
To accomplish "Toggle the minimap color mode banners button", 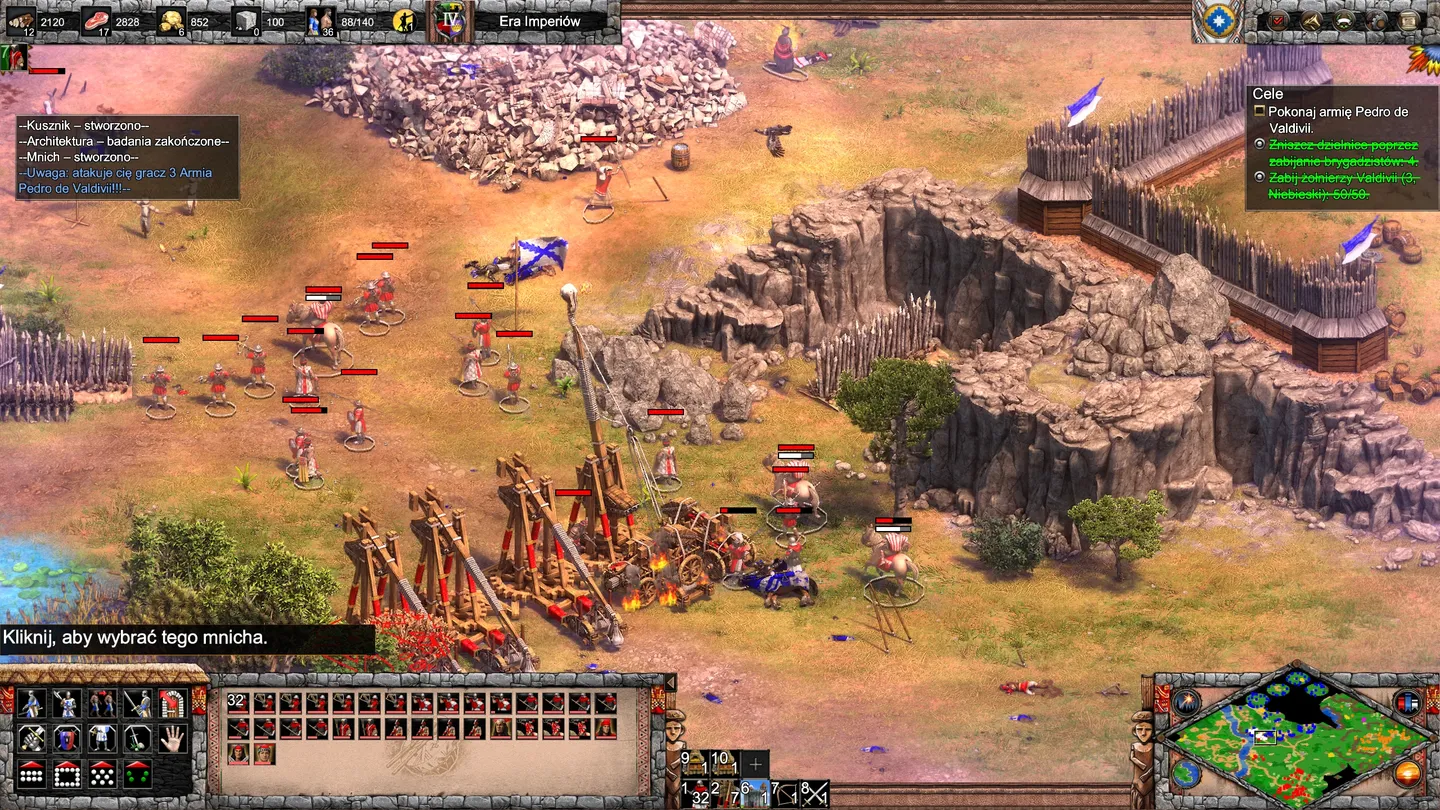I will (x=1406, y=702).
